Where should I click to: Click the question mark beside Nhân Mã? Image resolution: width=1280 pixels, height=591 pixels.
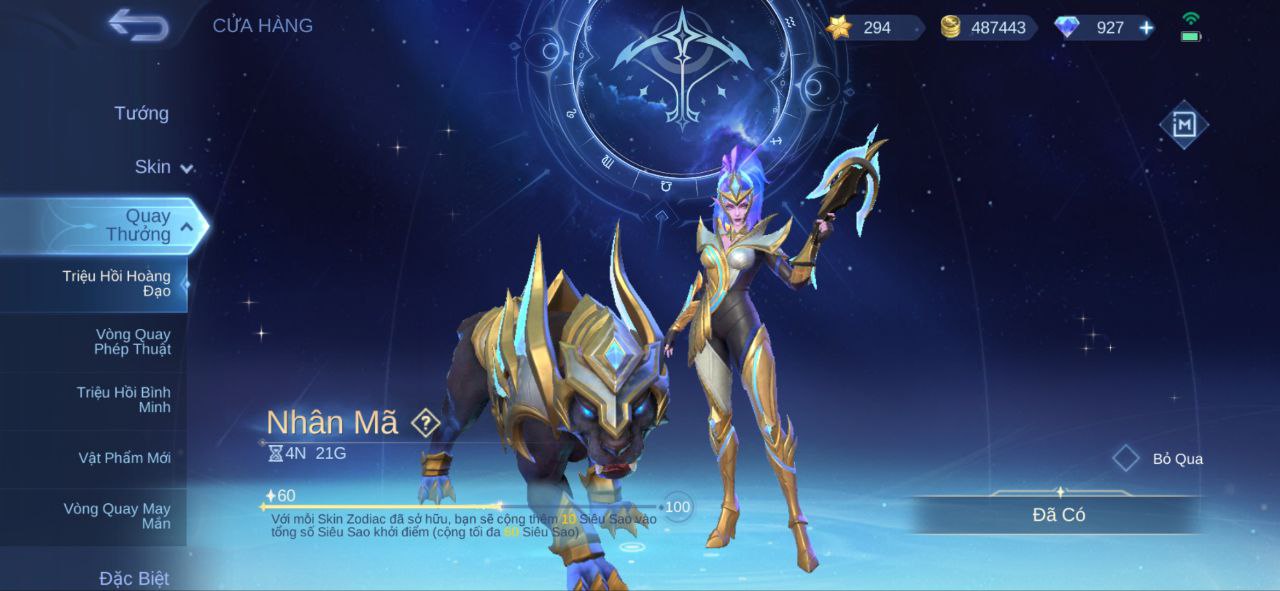pyautogui.click(x=426, y=423)
